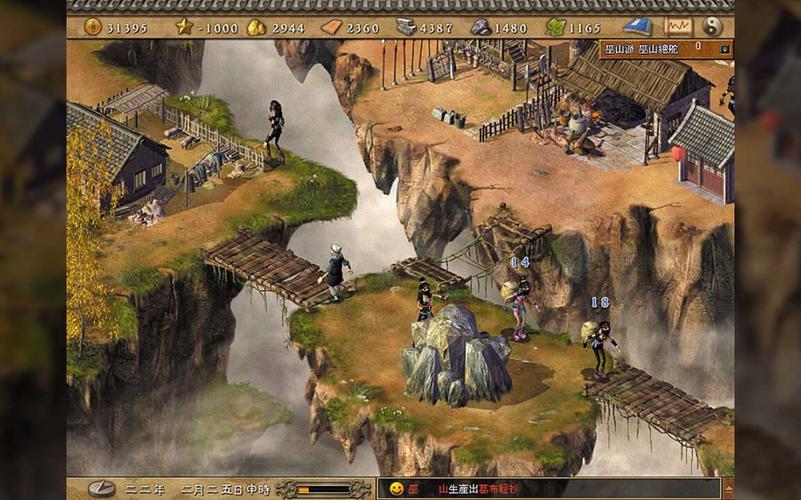Click the smiley face in the message bar
This screenshot has height=500, width=801.
[x=397, y=489]
